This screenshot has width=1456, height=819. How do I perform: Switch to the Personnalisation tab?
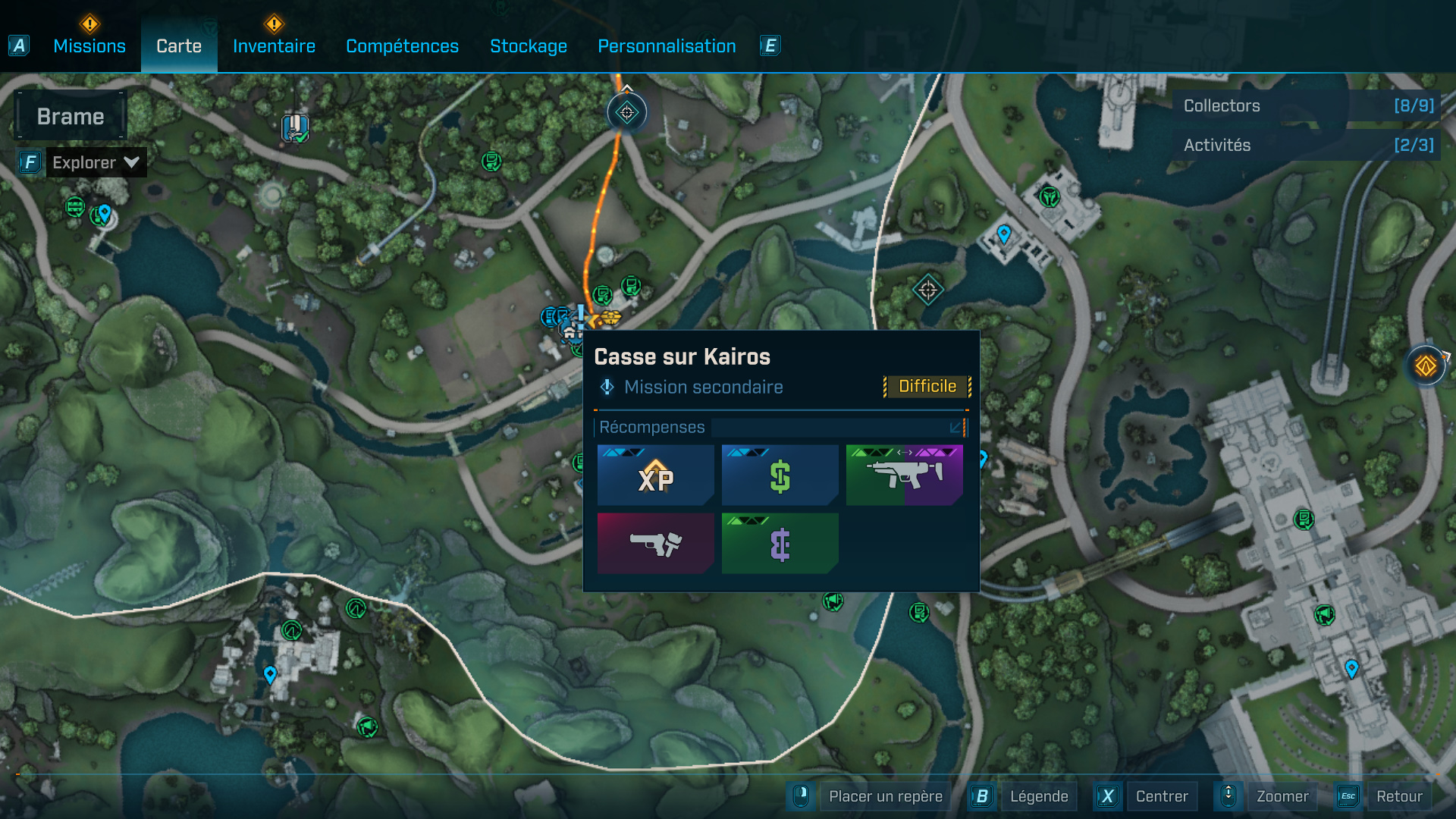[x=667, y=46]
